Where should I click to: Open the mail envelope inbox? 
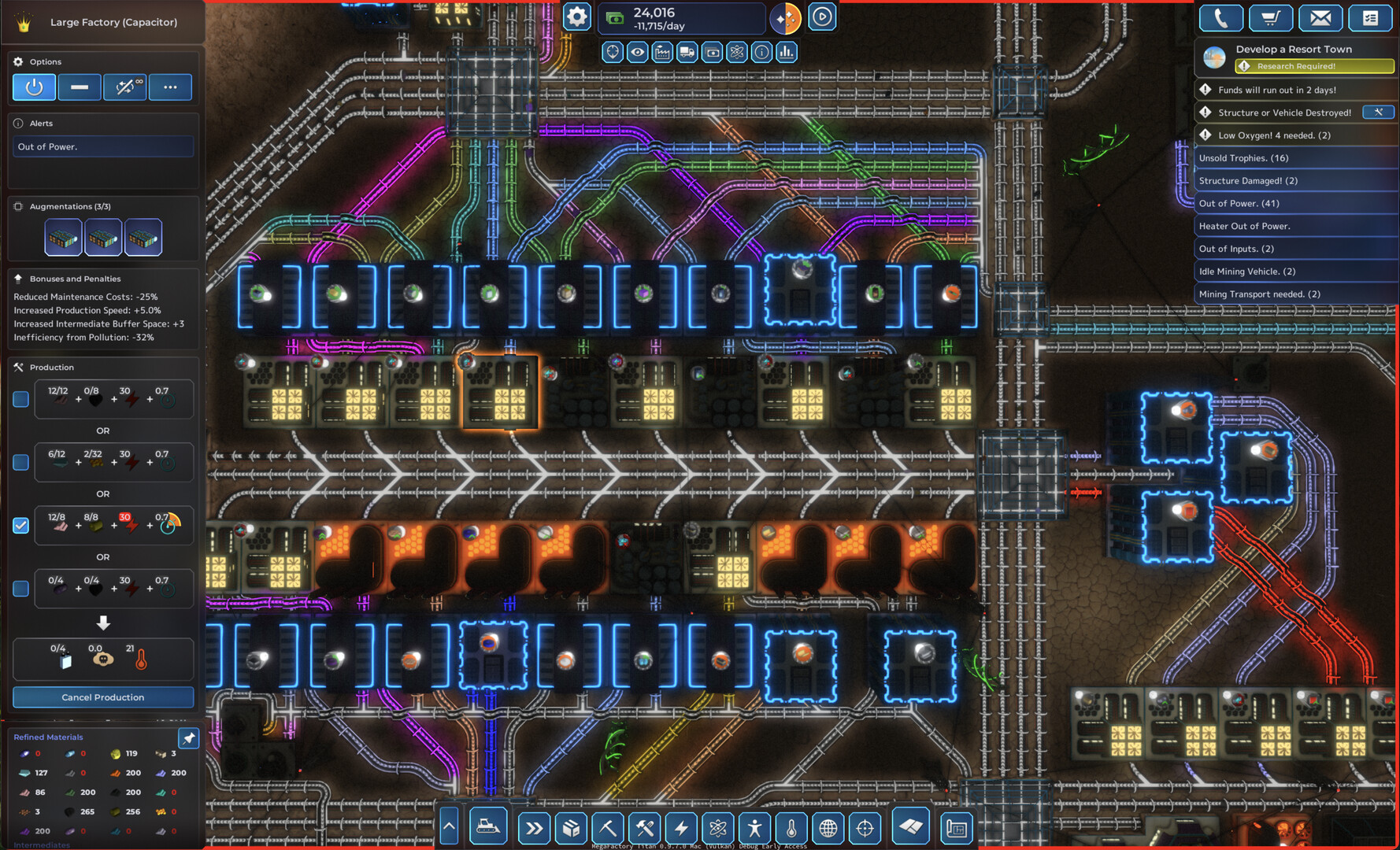tap(1320, 18)
